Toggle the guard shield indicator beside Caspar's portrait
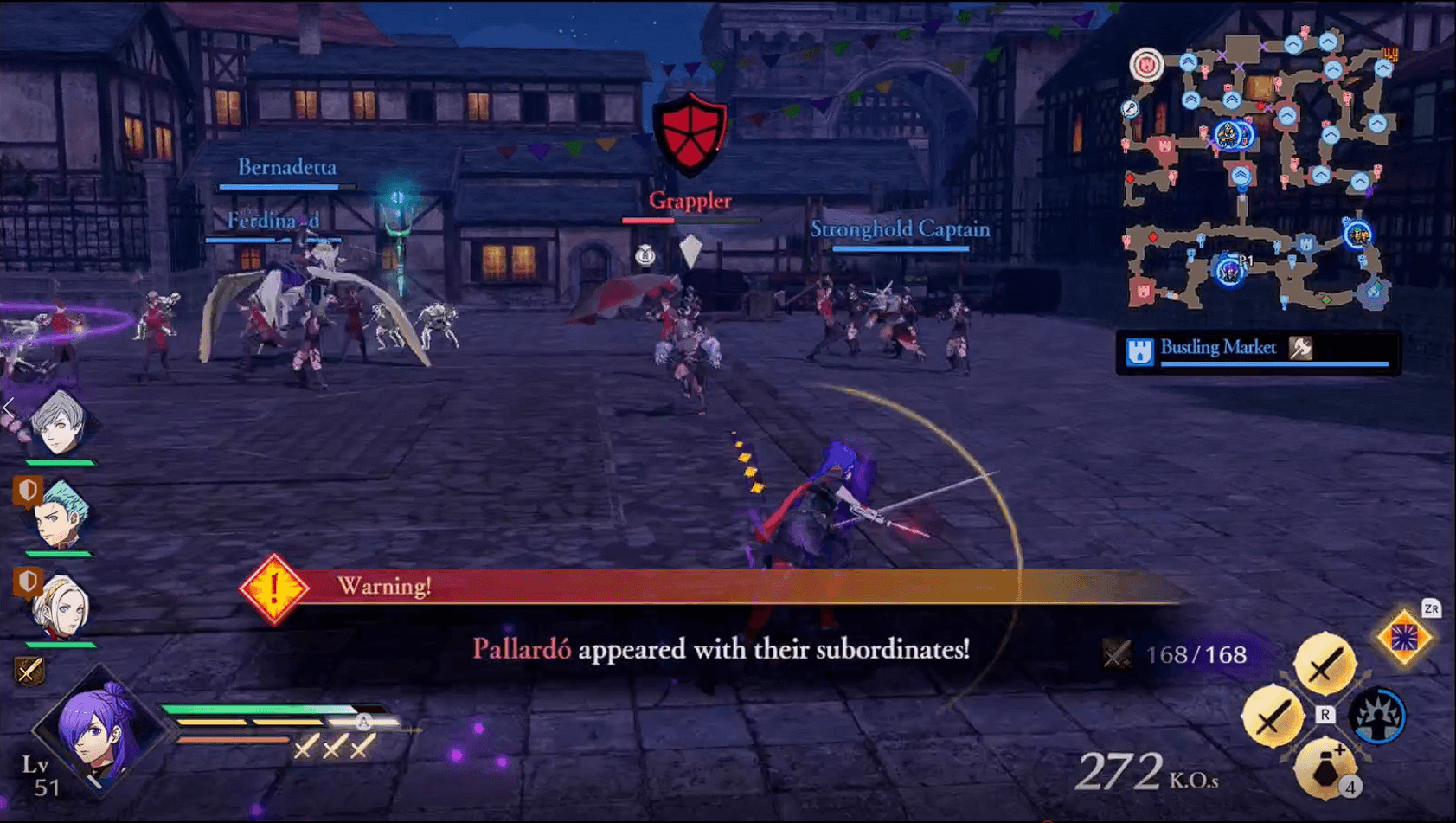1456x823 pixels. pos(28,492)
